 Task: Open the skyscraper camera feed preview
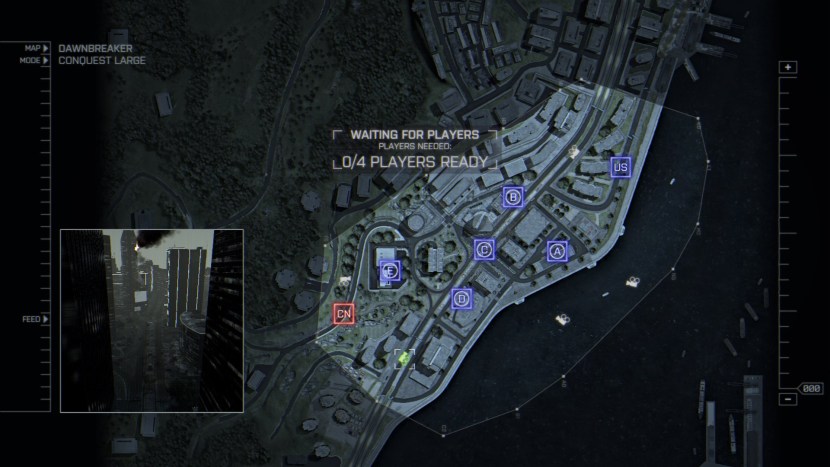(152, 320)
